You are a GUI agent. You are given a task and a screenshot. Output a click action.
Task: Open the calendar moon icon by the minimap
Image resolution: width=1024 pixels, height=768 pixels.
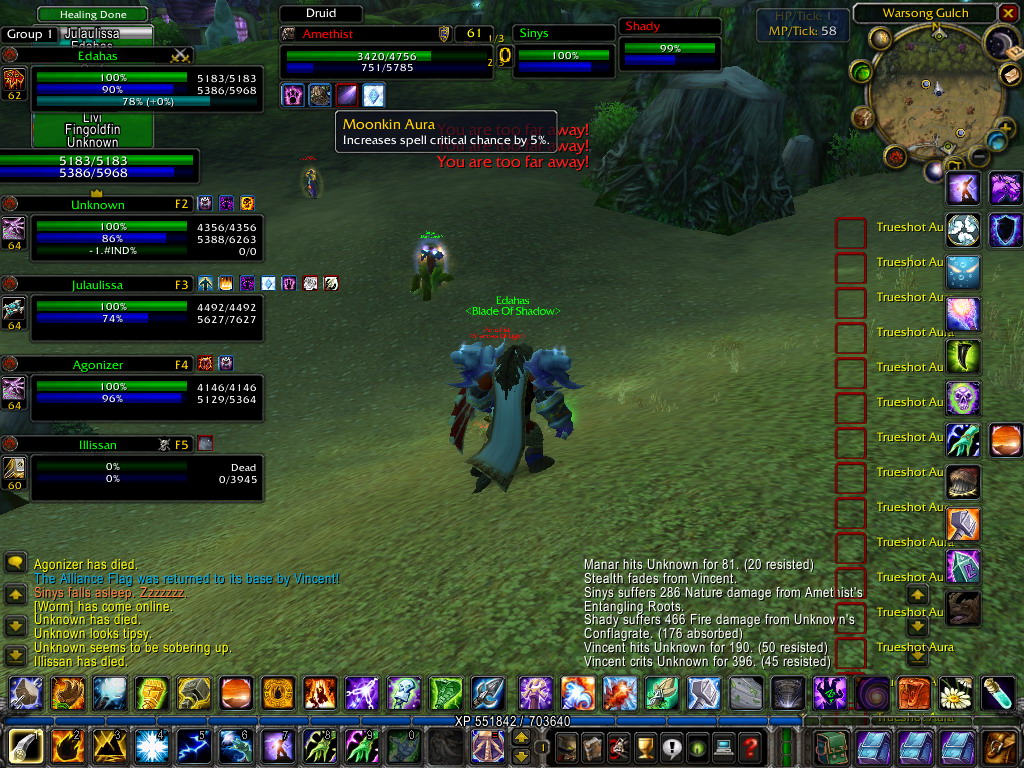click(999, 41)
